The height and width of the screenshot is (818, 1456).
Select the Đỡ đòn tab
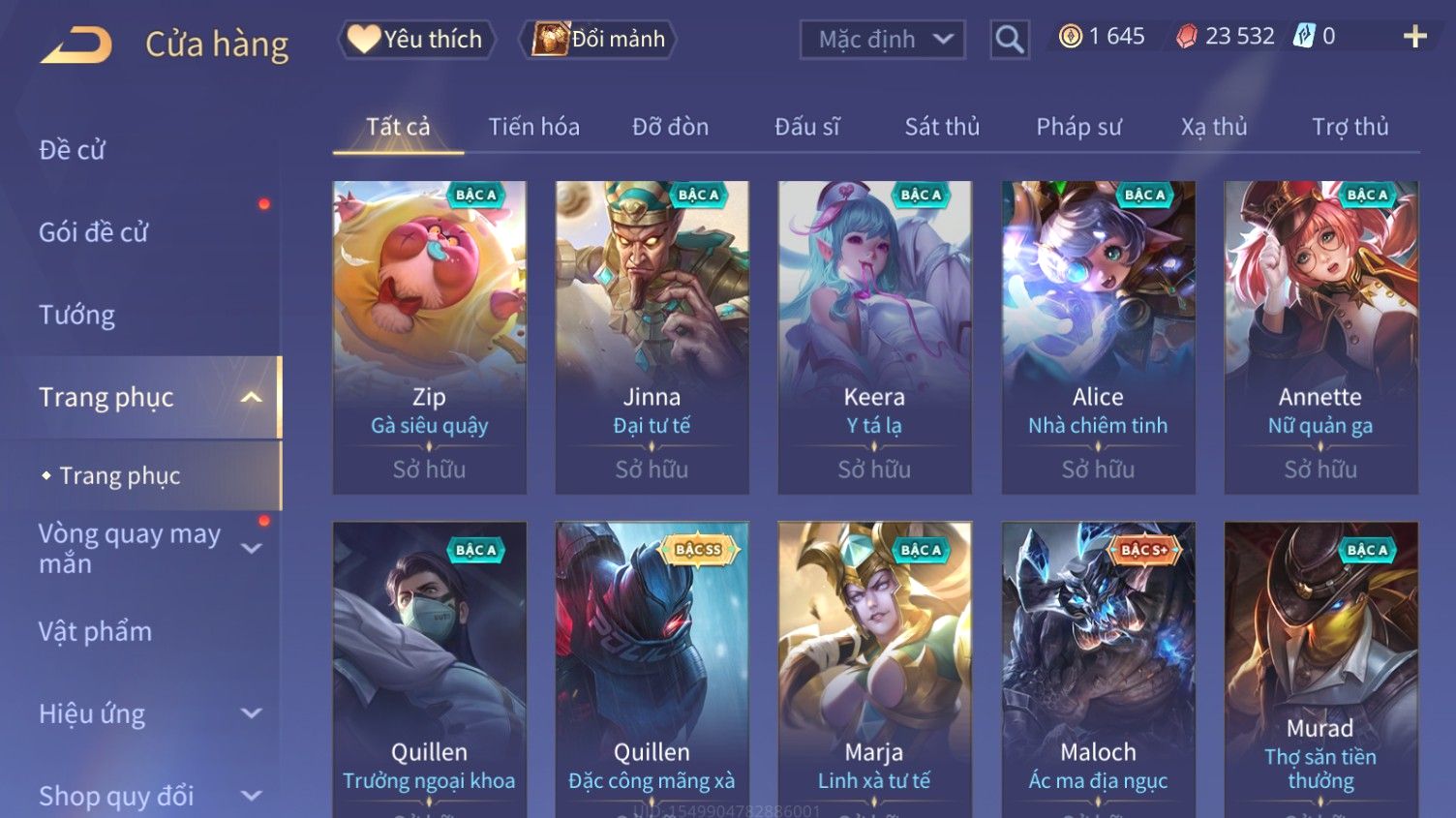(x=670, y=127)
